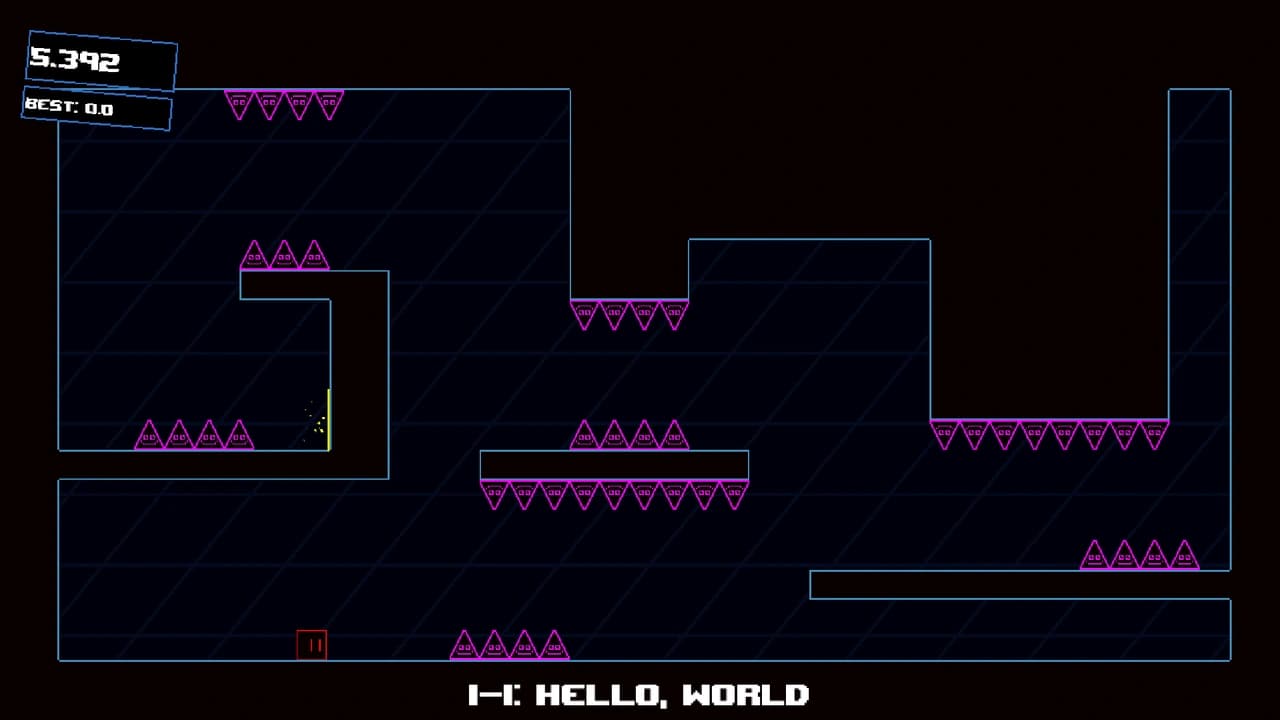Viewport: 1280px width, 720px height.
Task: Select the 1-1: HELLO, WORLD level title
Action: pos(639,694)
